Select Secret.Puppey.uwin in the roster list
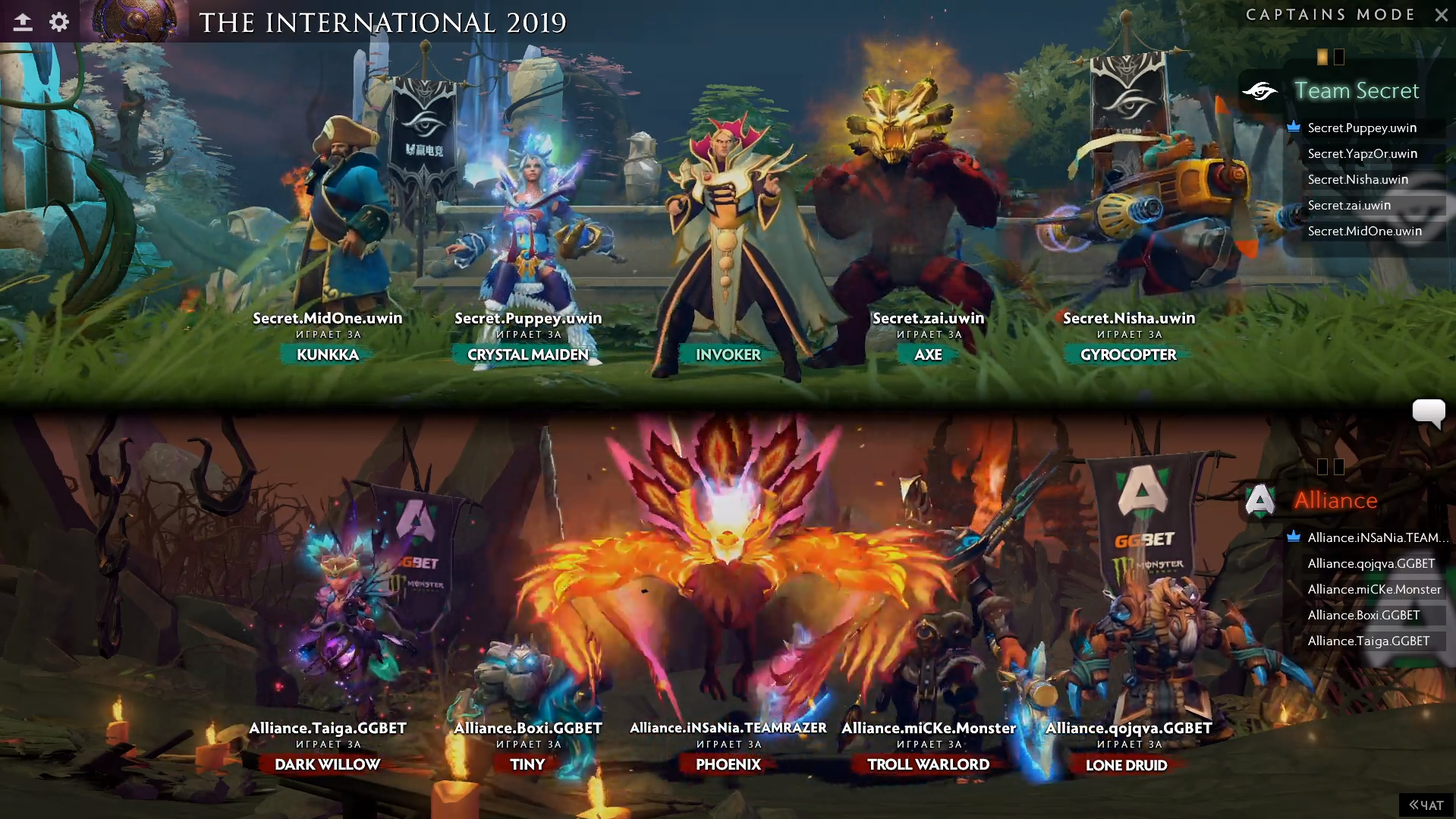 (1362, 128)
